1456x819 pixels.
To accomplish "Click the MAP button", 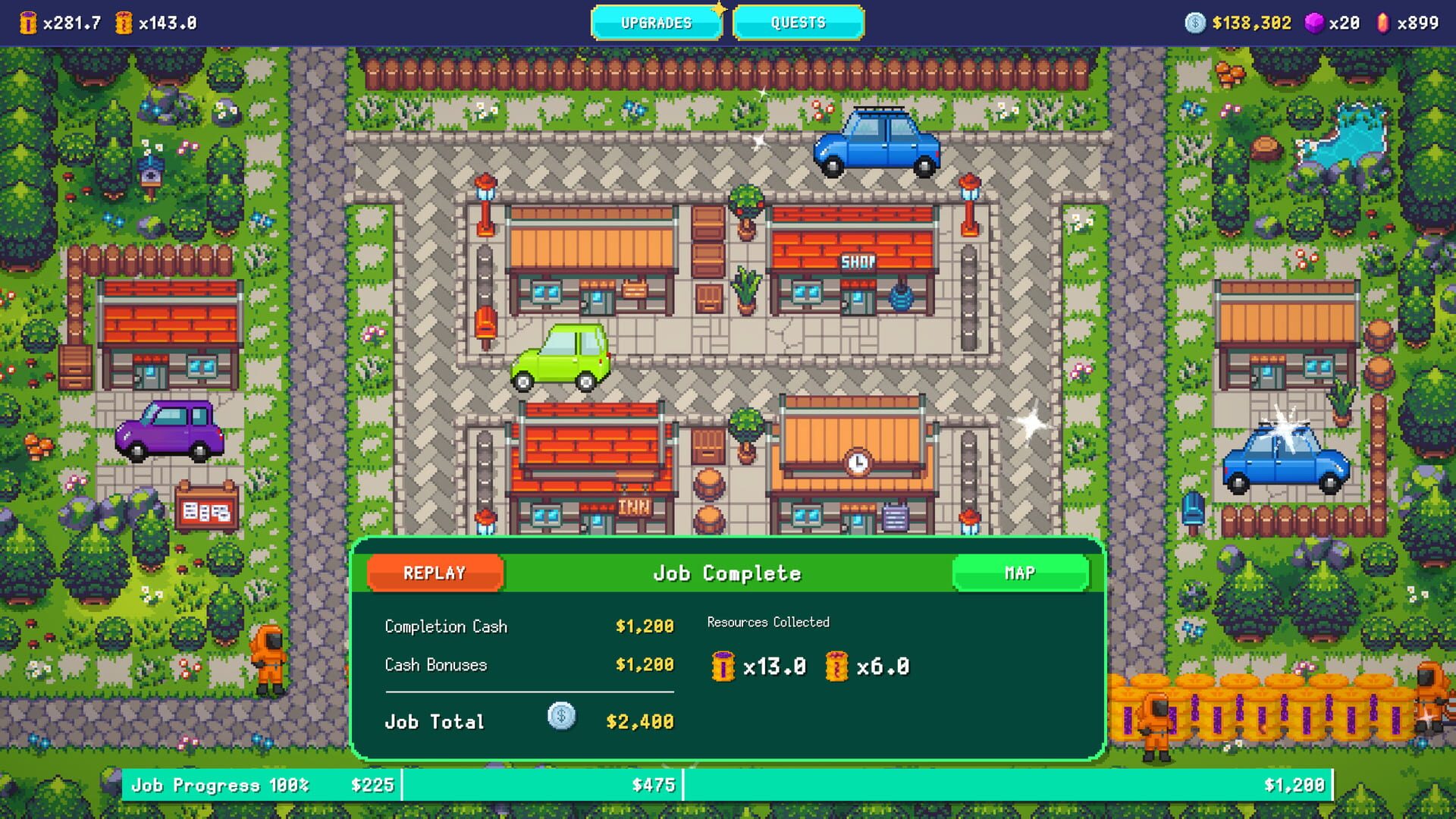I will coord(1020,573).
